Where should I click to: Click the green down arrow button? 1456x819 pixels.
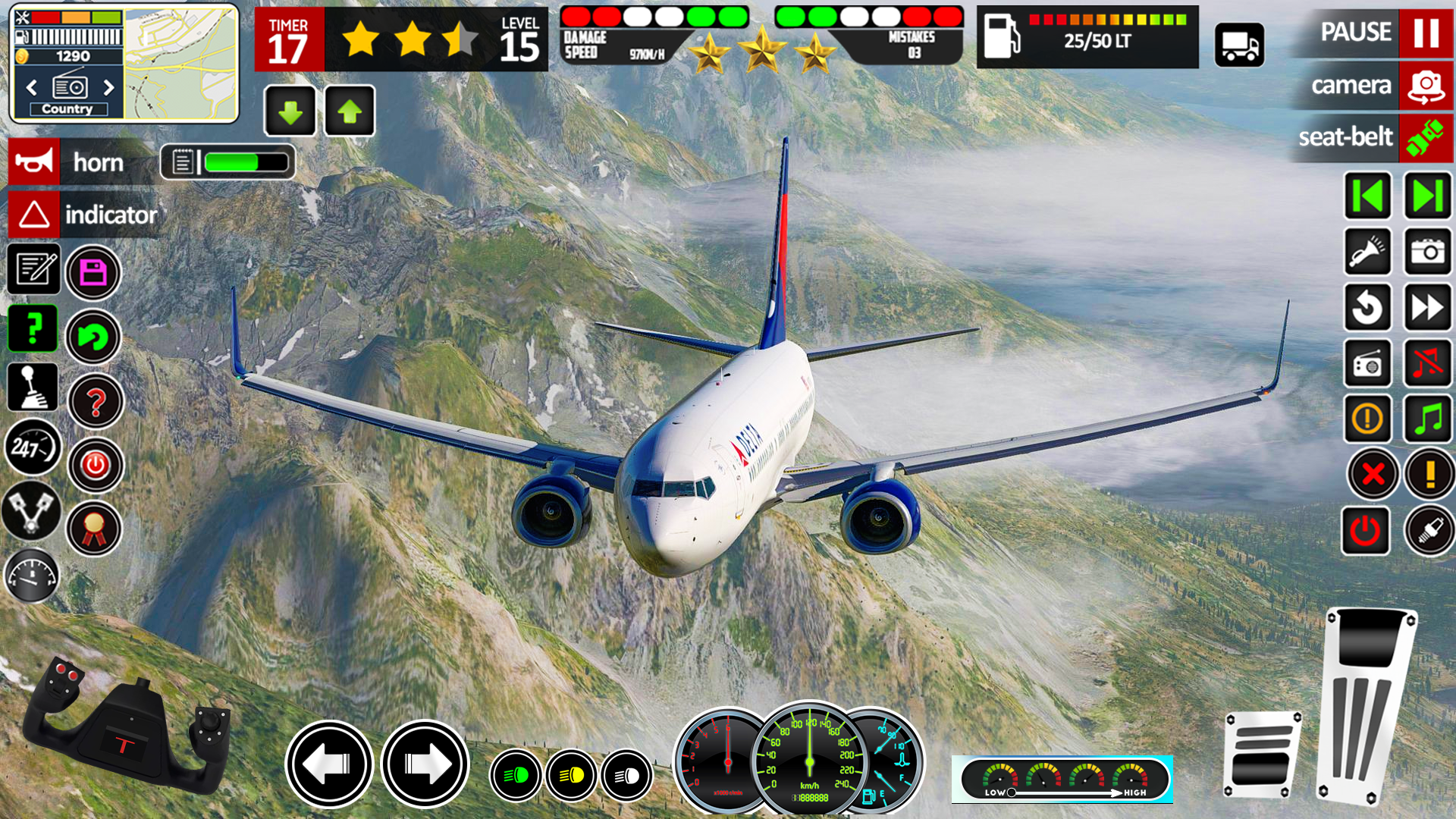click(290, 111)
